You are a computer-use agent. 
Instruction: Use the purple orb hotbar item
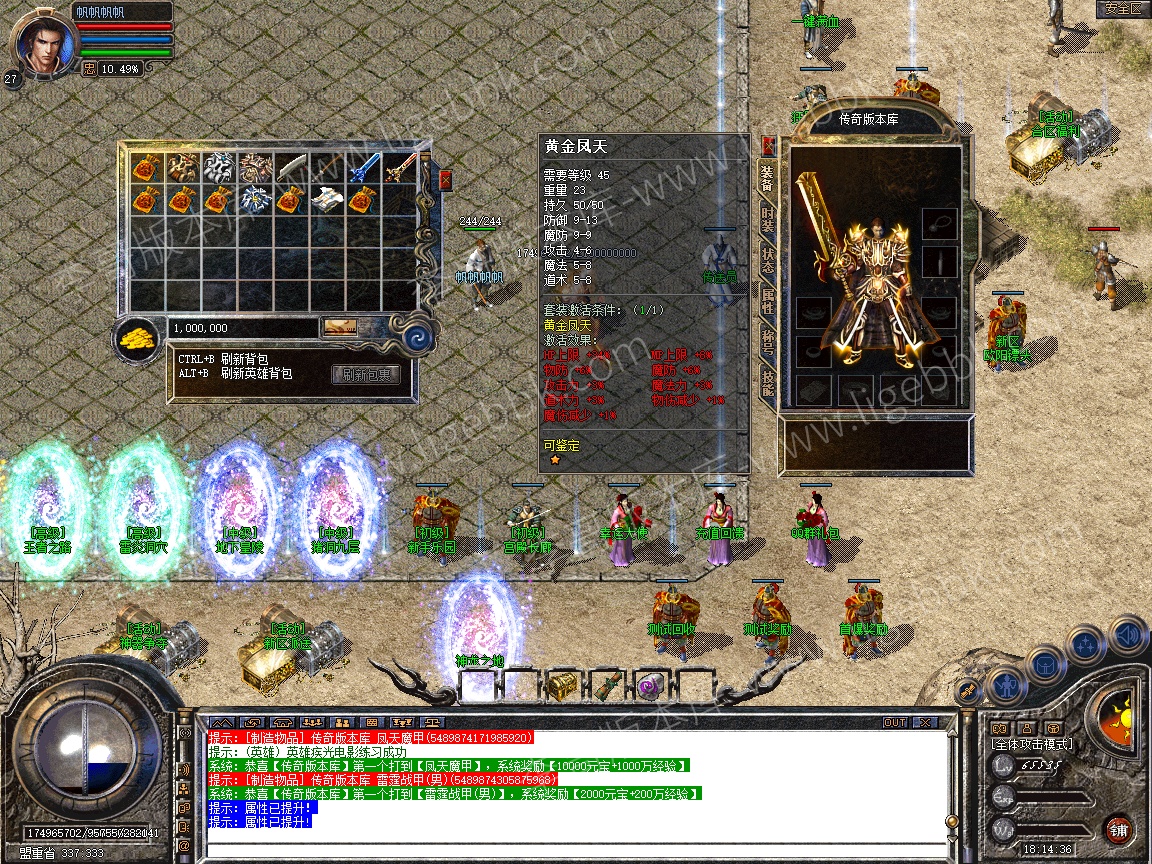click(651, 686)
